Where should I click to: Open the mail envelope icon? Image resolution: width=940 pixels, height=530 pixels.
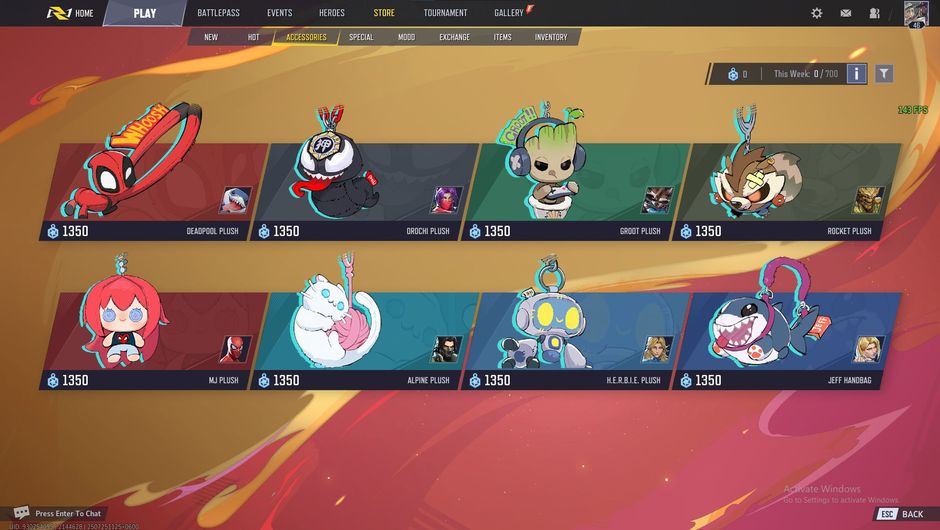[x=846, y=13]
